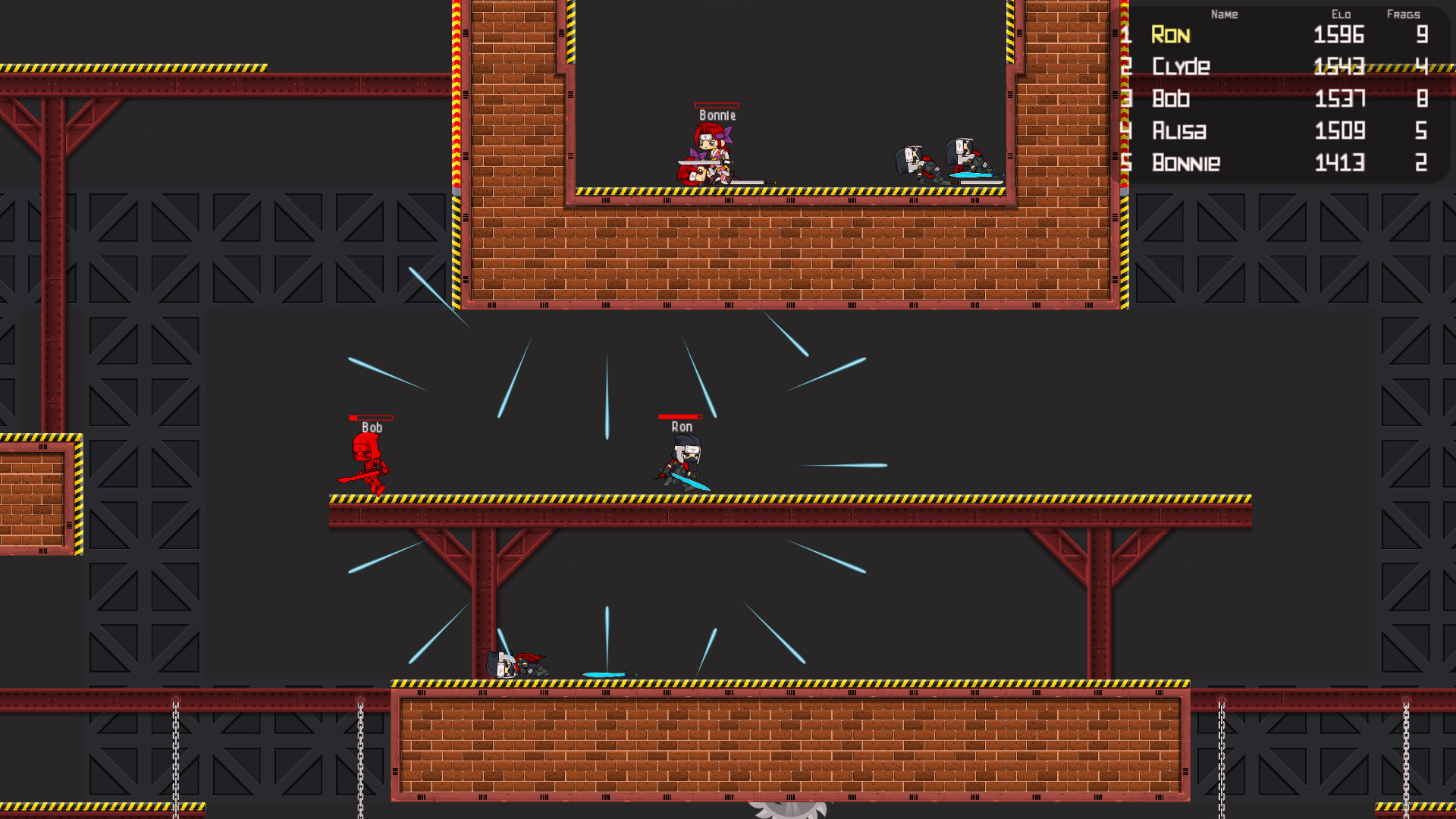Click the Frags column header
The width and height of the screenshot is (1456, 819).
point(1404,14)
